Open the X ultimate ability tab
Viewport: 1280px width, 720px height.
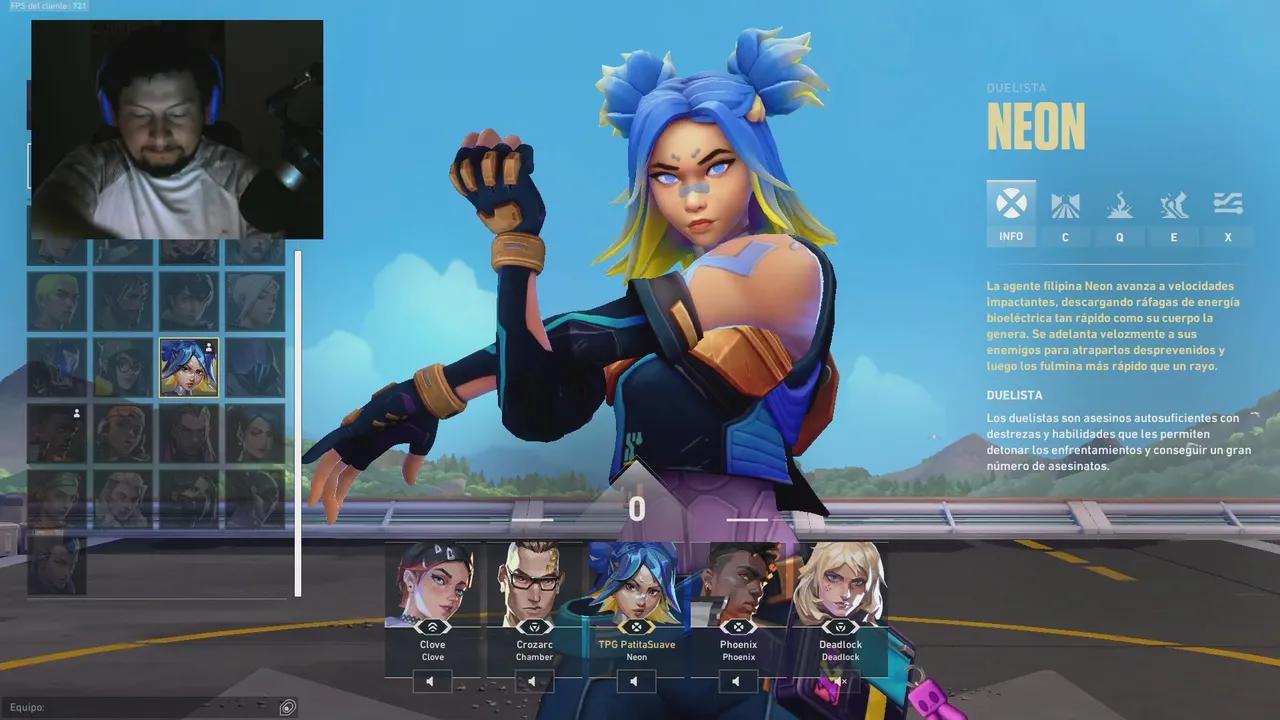click(x=1228, y=205)
